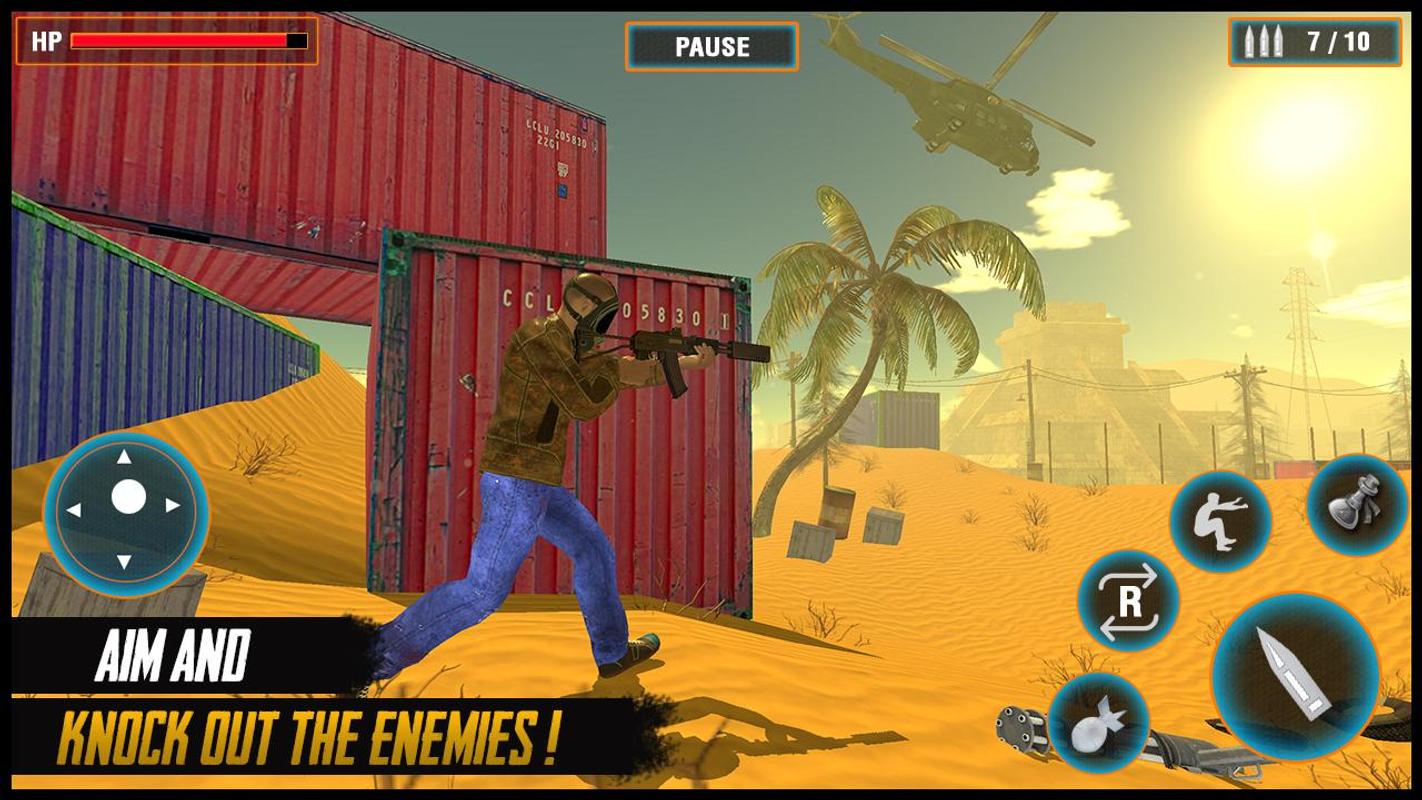Click the PAUSE button
Image resolution: width=1422 pixels, height=800 pixels.
pos(712,47)
